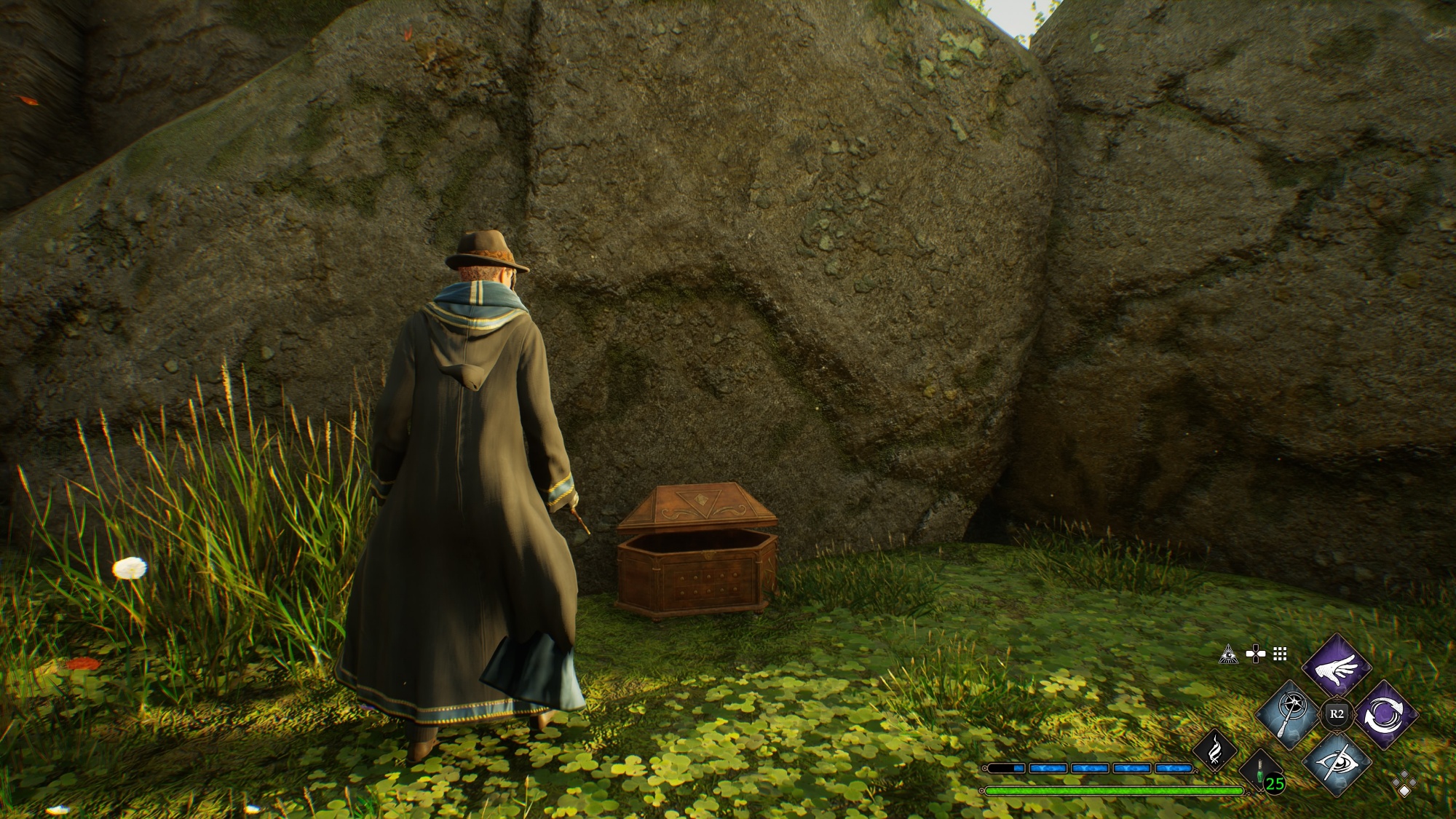Trigger the white flame ancient magic icon

coord(1215,750)
